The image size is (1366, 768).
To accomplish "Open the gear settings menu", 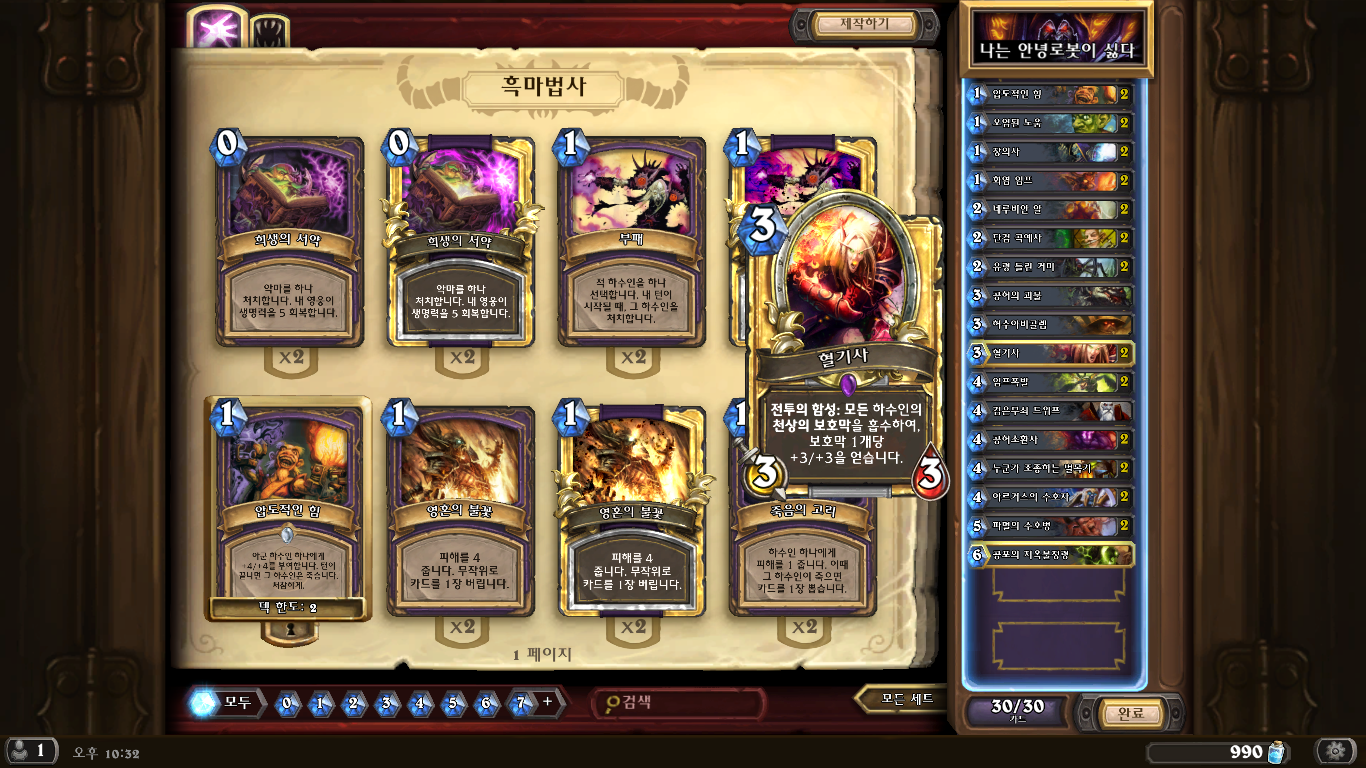I will [1334, 751].
